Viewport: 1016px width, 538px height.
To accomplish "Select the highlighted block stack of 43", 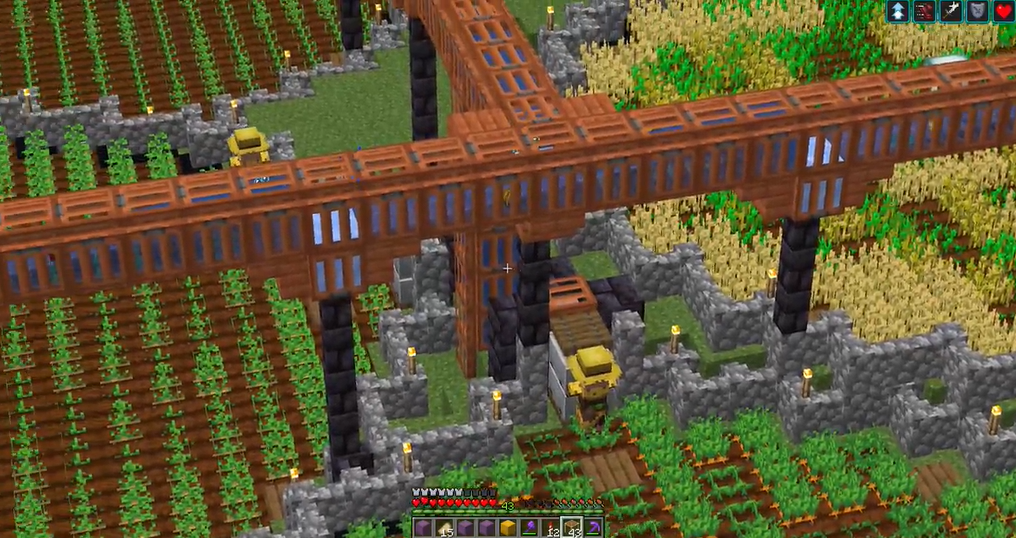I will click(570, 527).
